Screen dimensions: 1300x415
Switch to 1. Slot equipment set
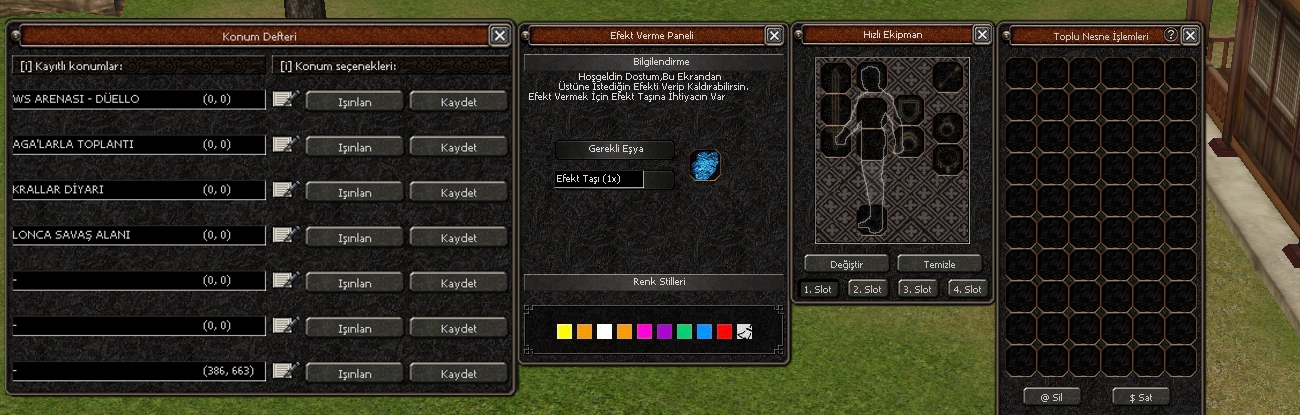point(820,289)
